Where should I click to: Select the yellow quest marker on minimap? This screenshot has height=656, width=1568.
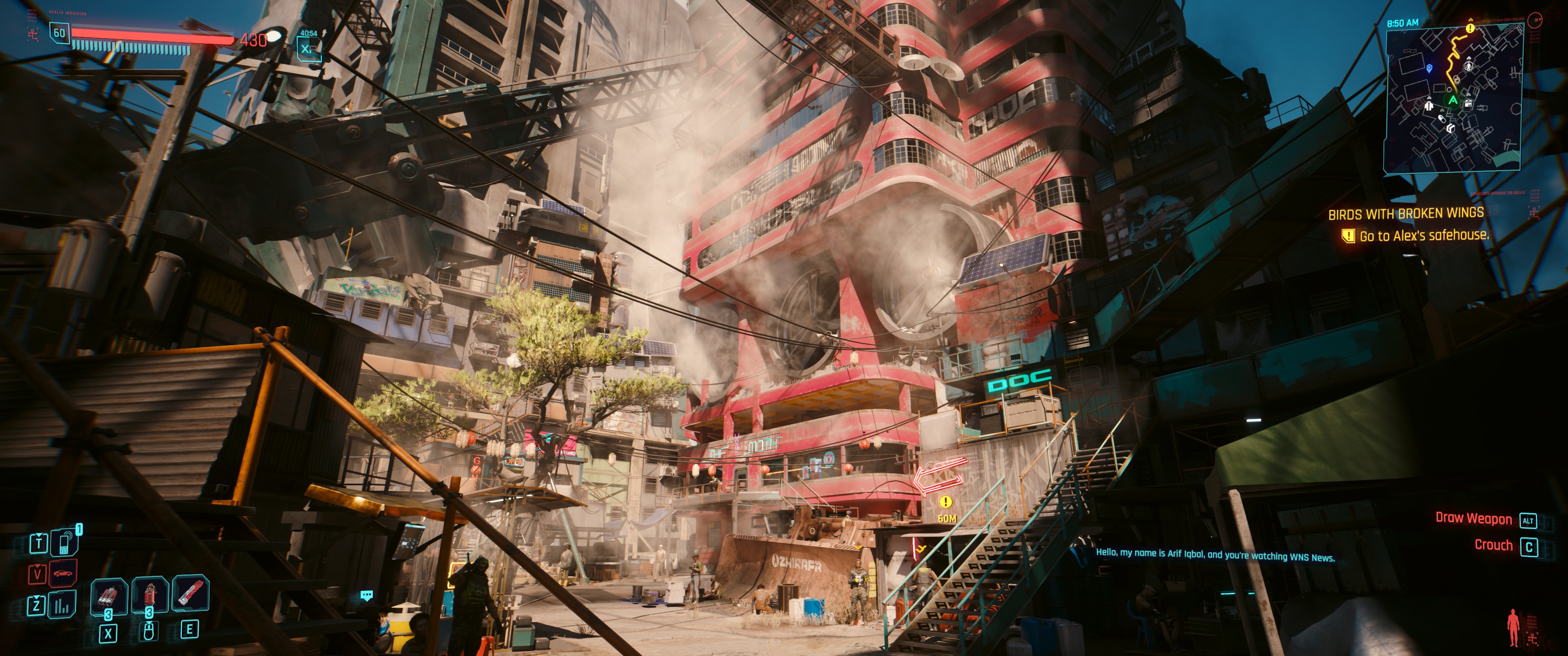coord(1470,28)
